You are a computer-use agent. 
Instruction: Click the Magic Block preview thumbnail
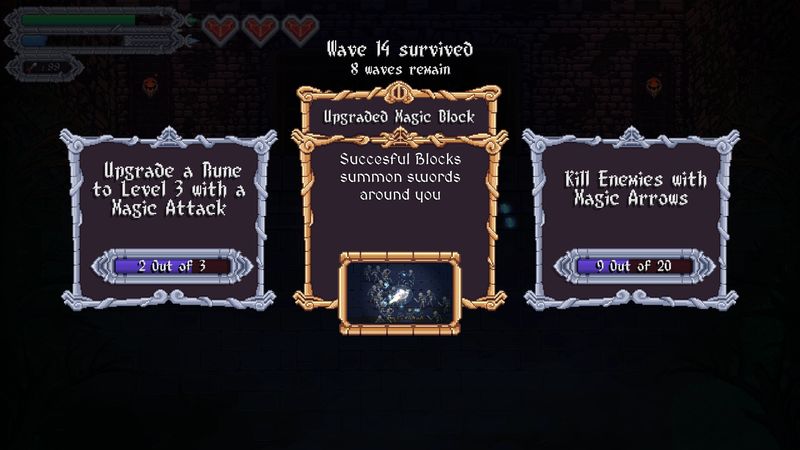398,289
